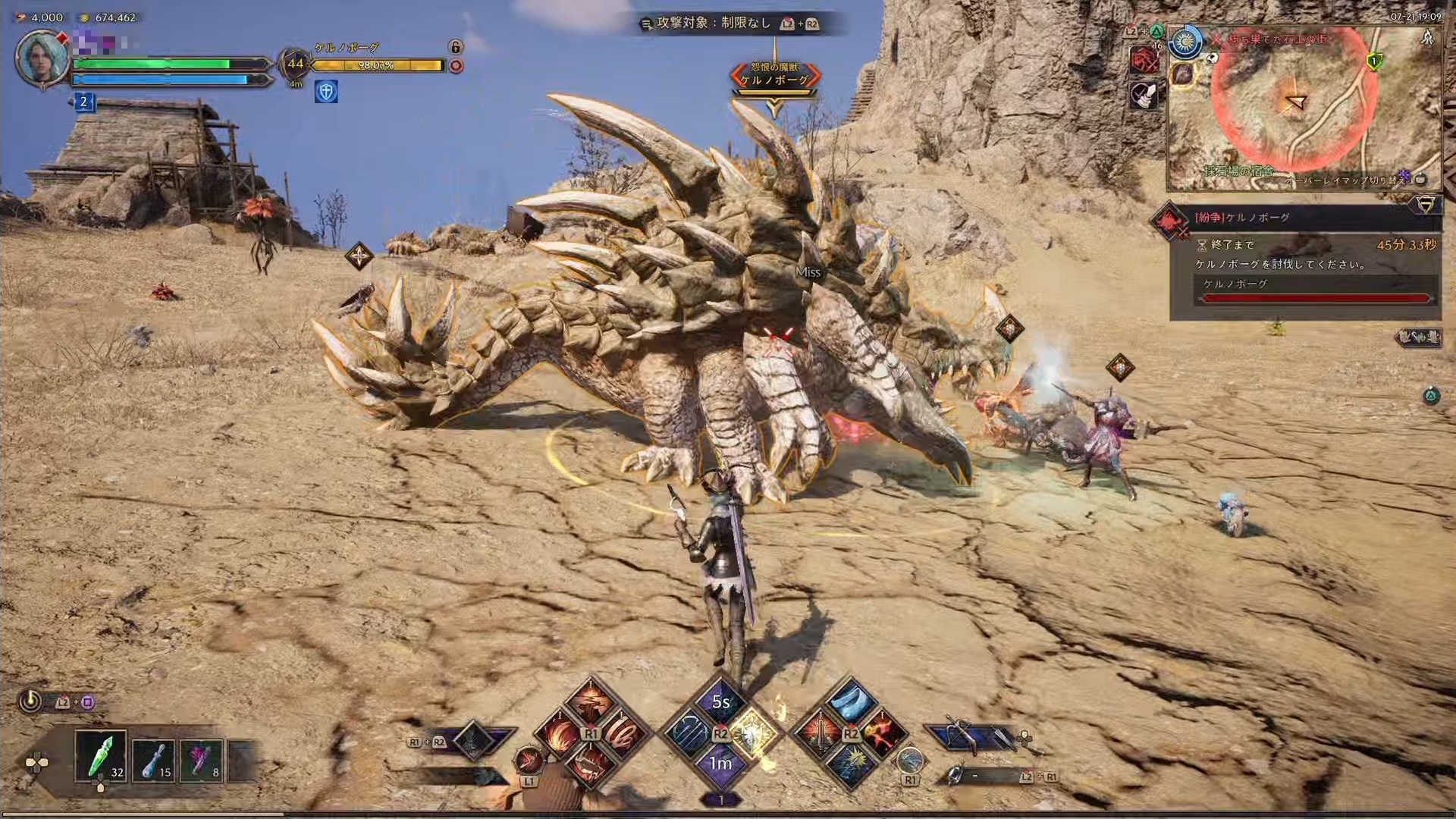This screenshot has height=819, width=1456.
Task: Select the purple crystal shard item slot
Action: pos(202,759)
